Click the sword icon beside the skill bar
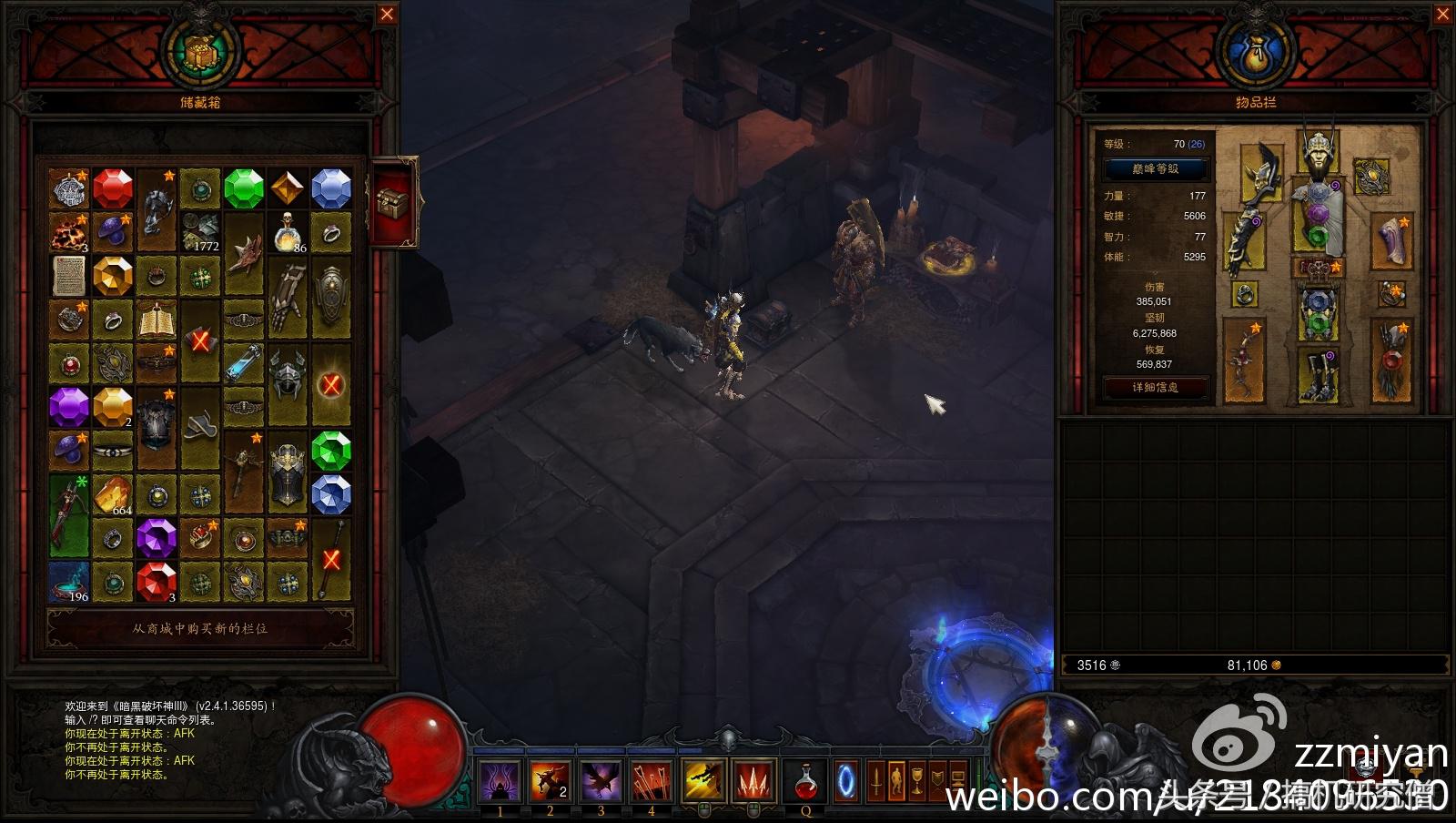Image resolution: width=1456 pixels, height=823 pixels. (875, 778)
